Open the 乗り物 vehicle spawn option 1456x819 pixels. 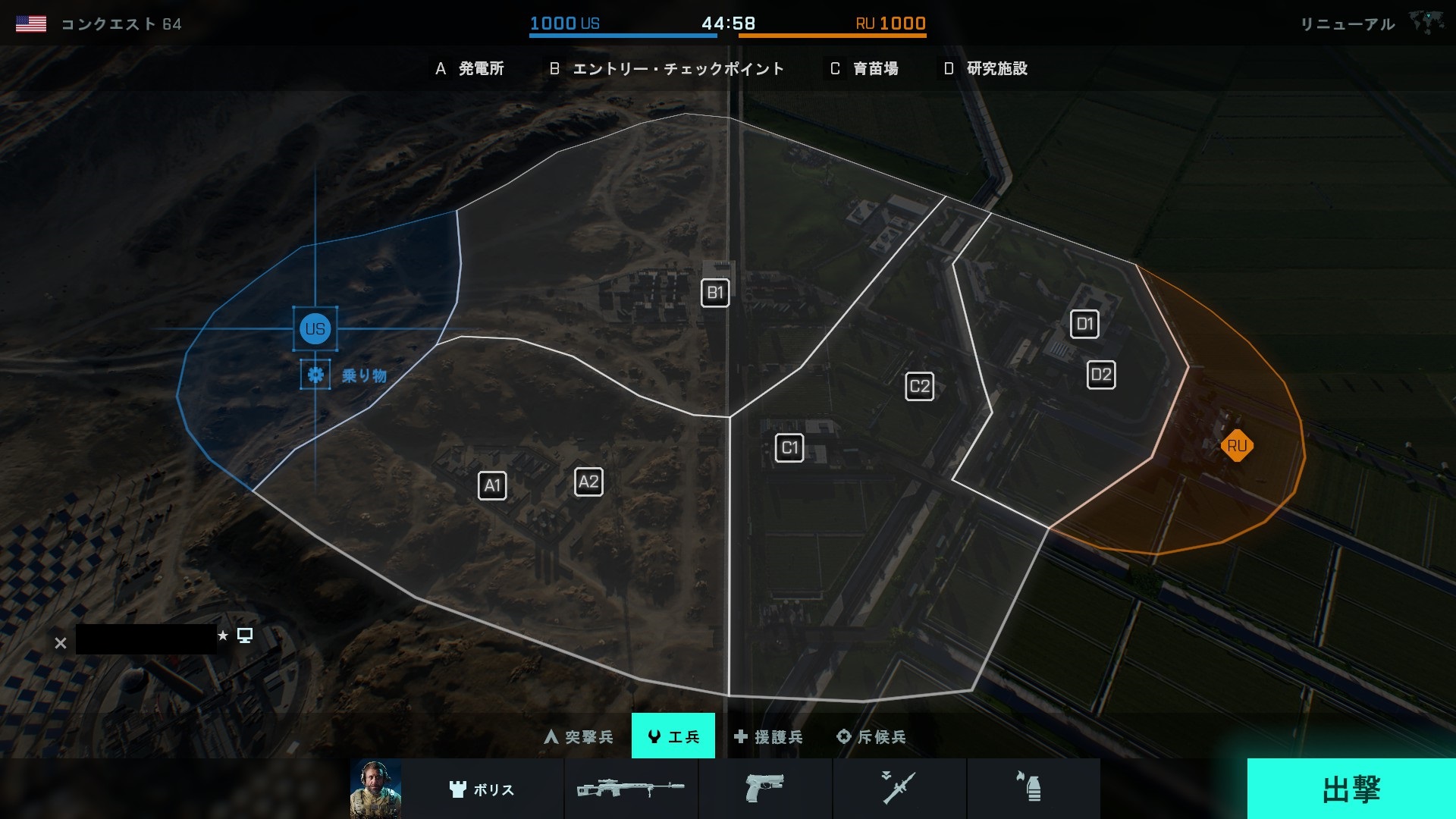pyautogui.click(x=315, y=375)
